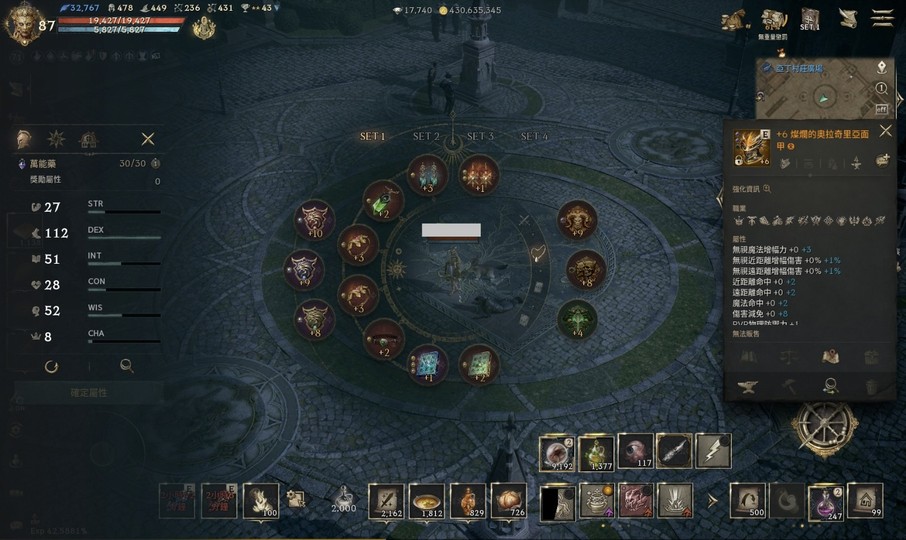Select the +10 shield equipment slot
This screenshot has width=906, height=540.
pyautogui.click(x=314, y=220)
